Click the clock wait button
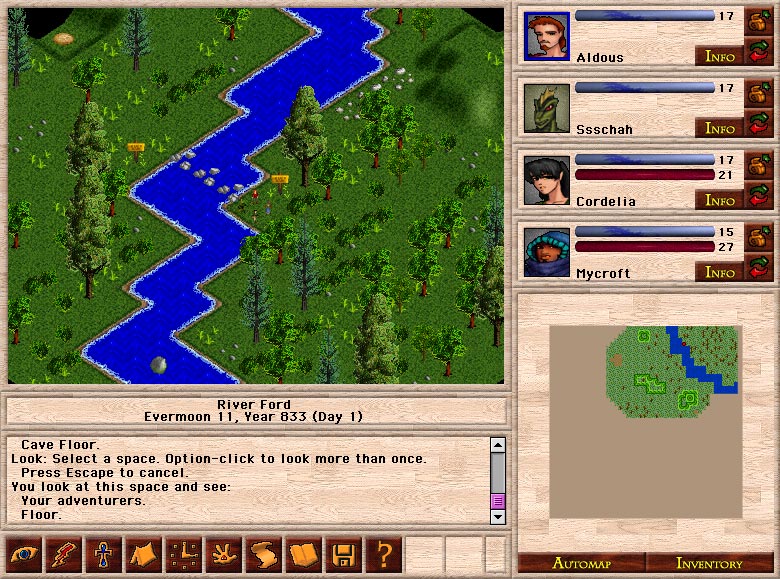 (183, 553)
